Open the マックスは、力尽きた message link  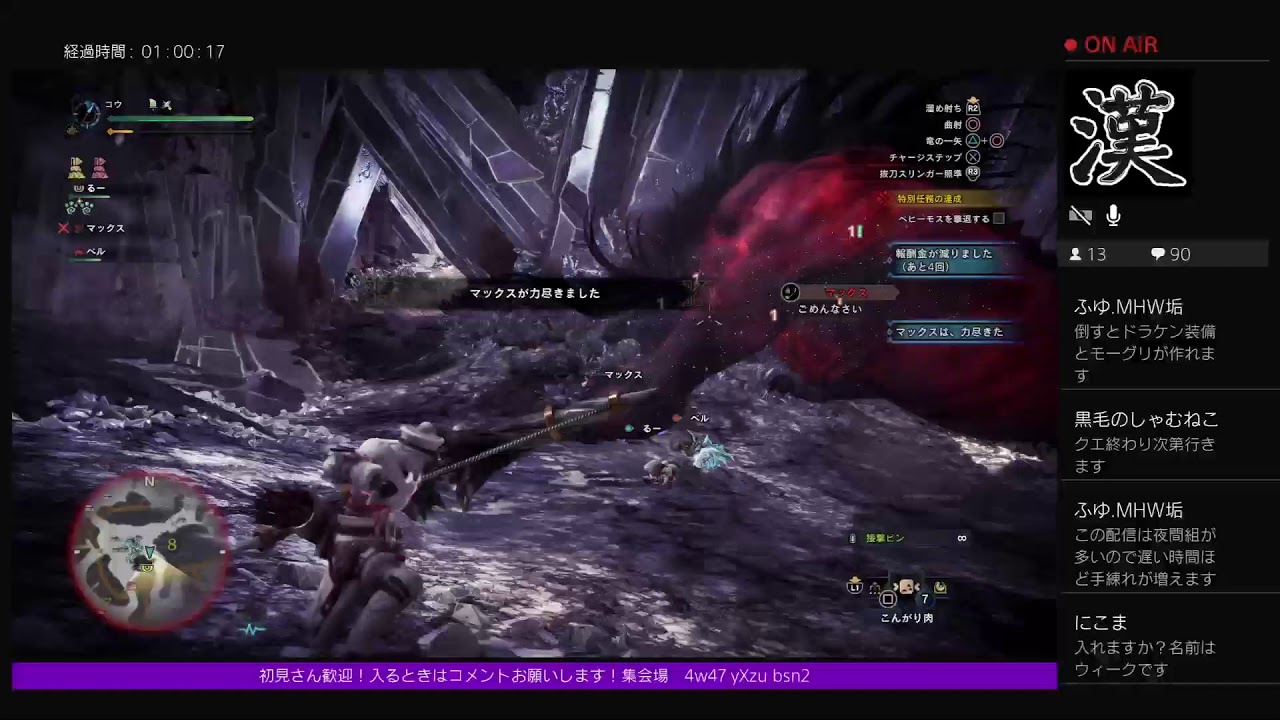click(948, 333)
